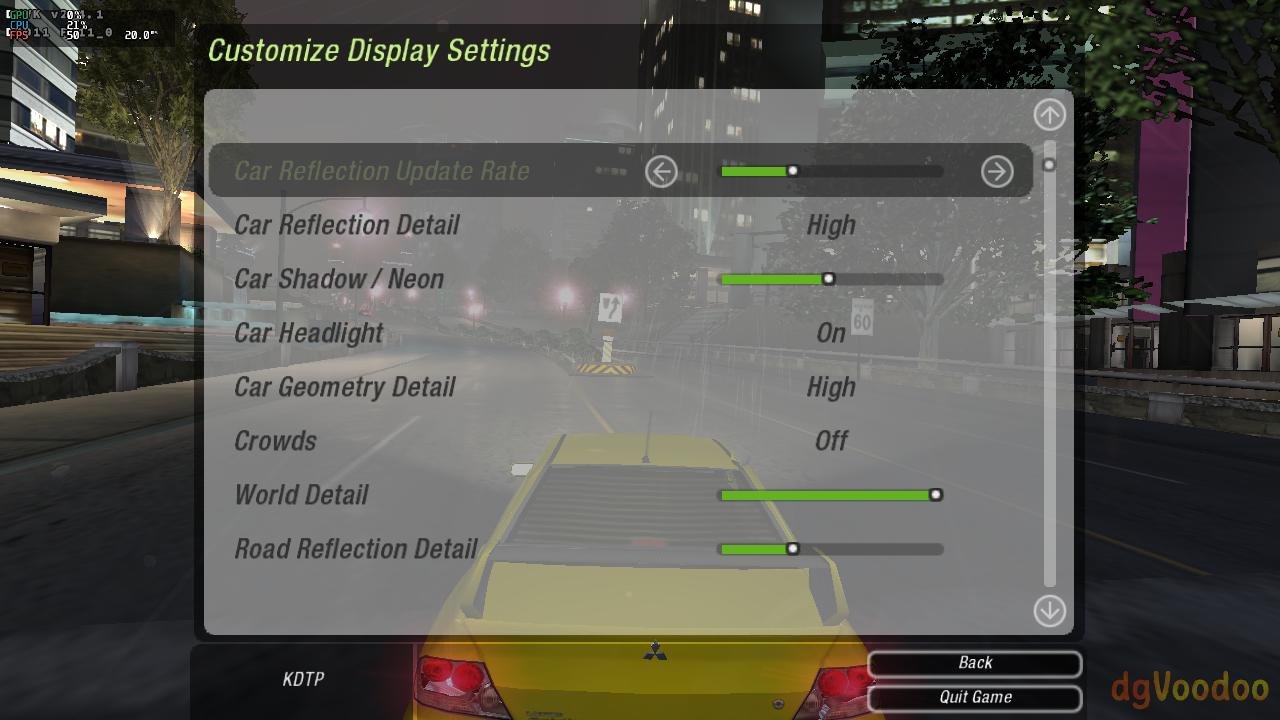Decrease Car Reflection Update Rate with left arrow

pyautogui.click(x=661, y=172)
